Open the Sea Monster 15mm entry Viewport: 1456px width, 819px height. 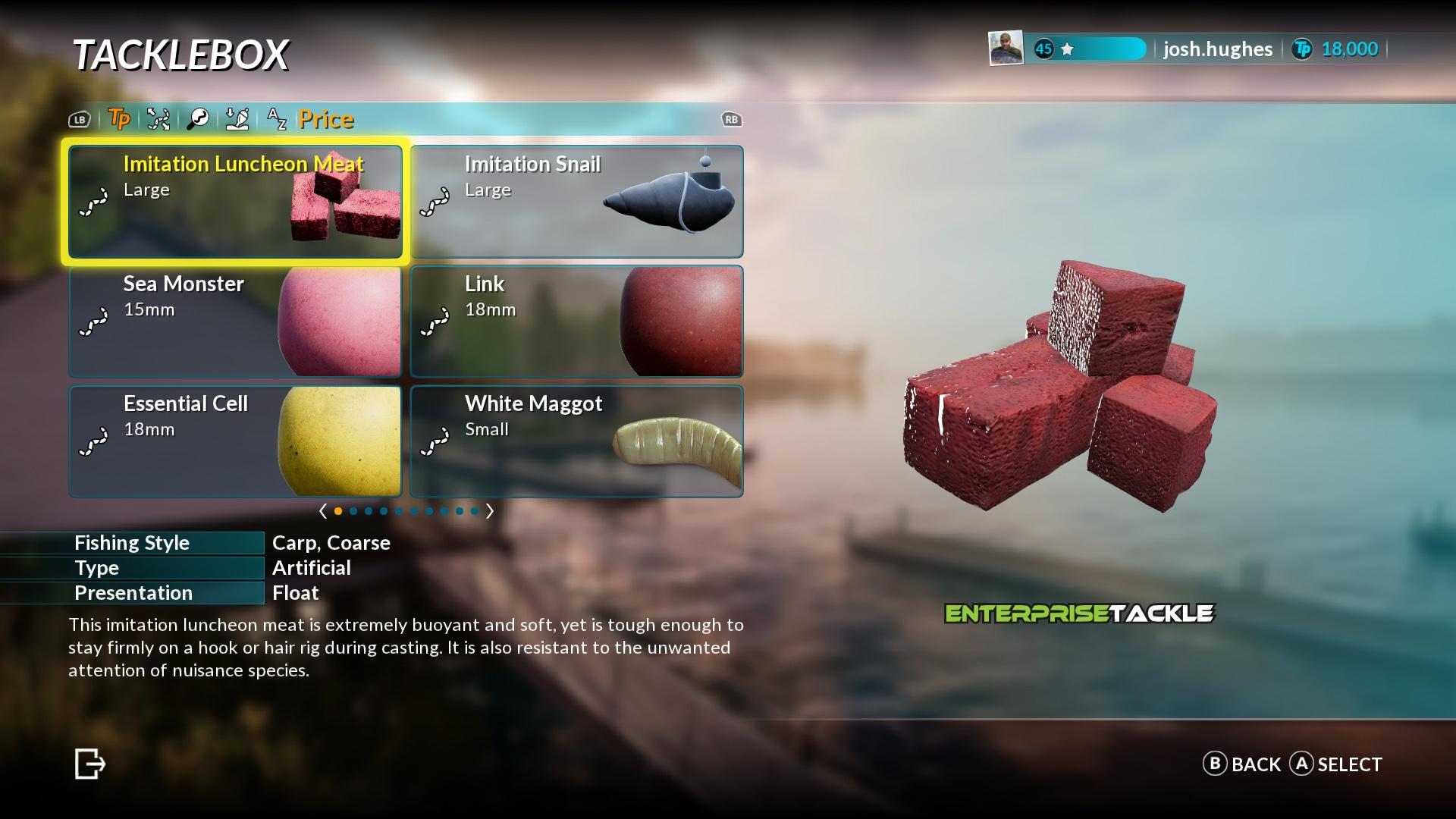pyautogui.click(x=235, y=321)
